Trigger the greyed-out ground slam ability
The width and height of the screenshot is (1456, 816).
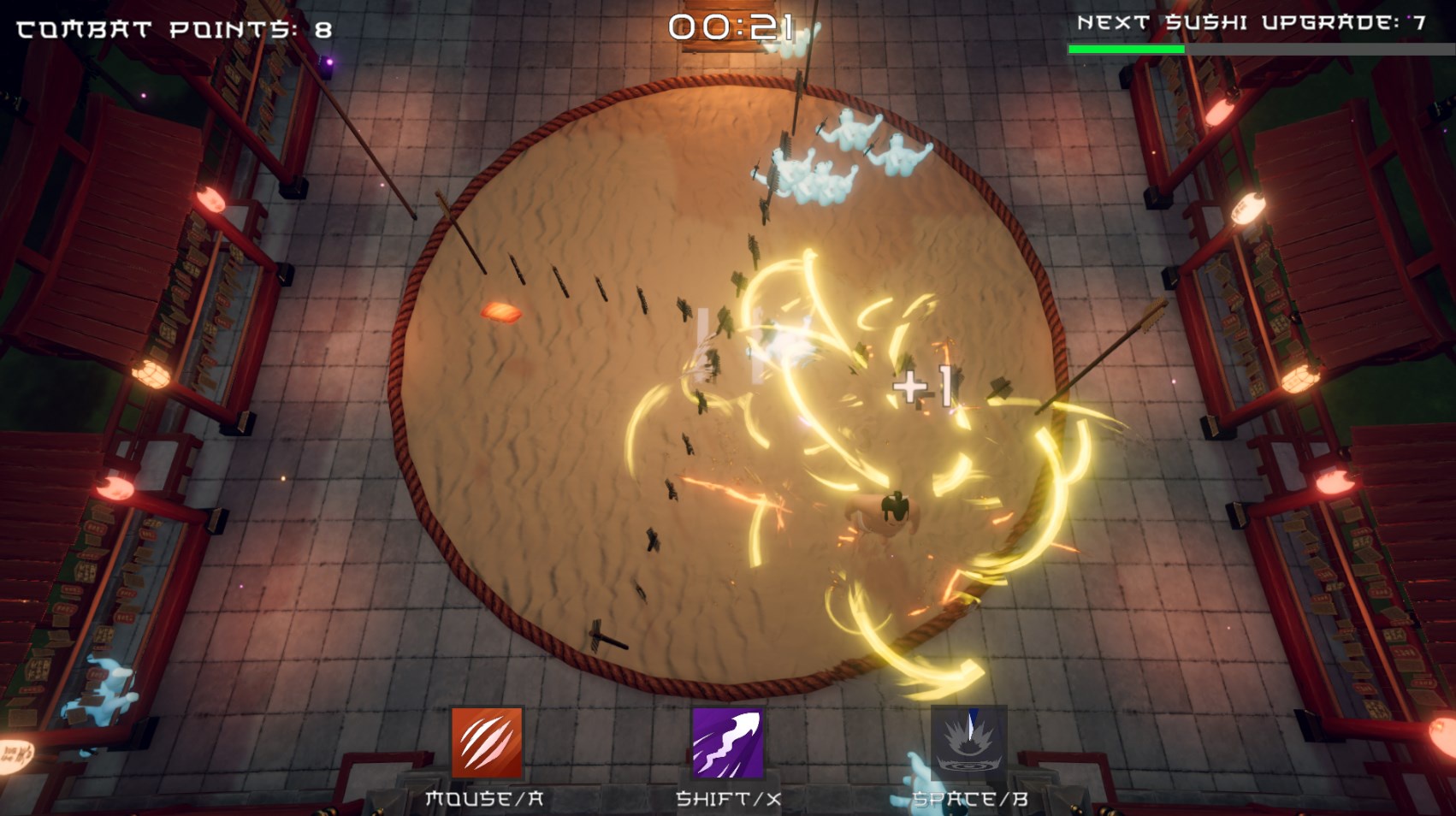[x=968, y=742]
